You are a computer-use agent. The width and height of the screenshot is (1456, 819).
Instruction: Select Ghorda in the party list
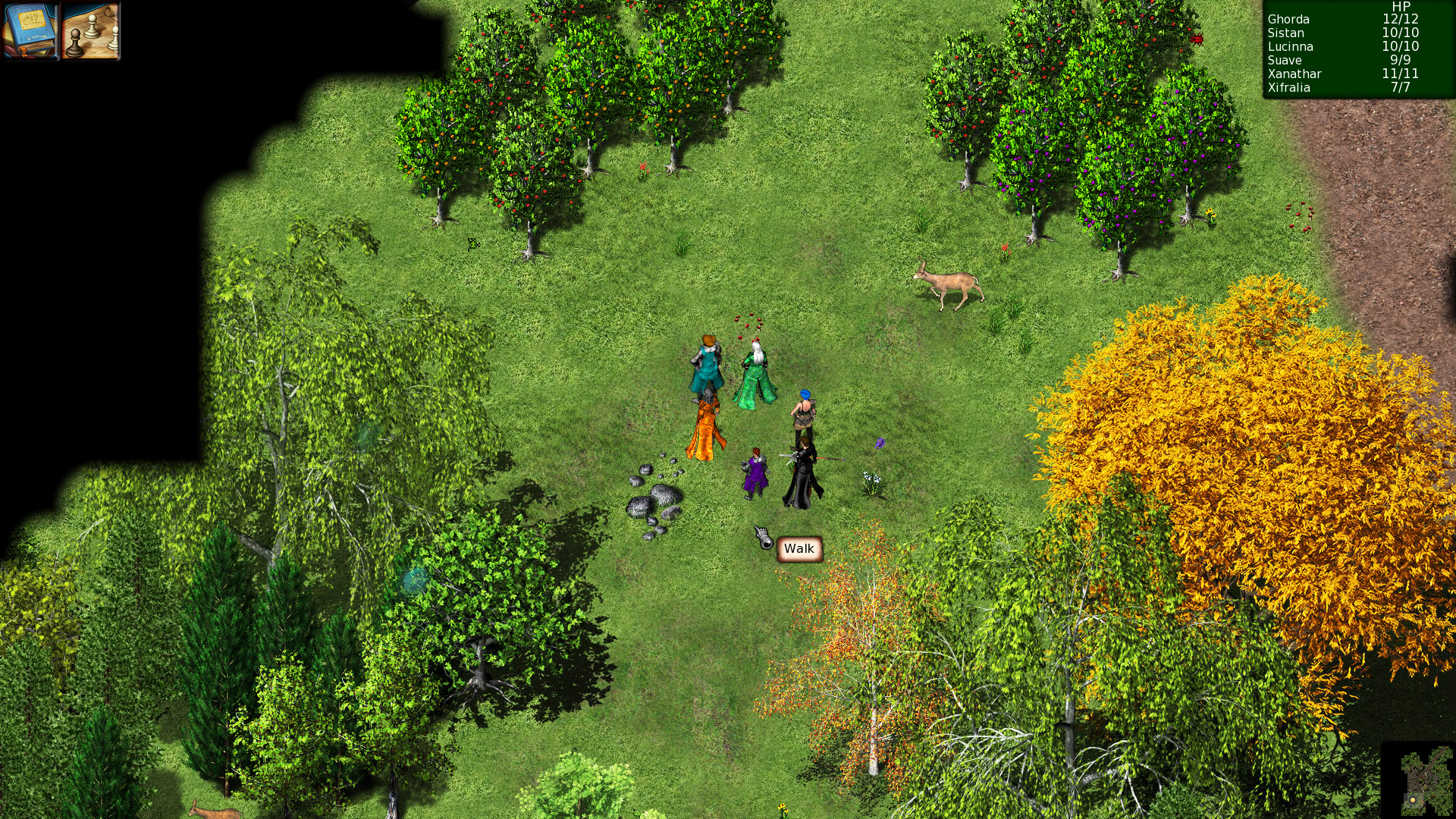tap(1287, 20)
